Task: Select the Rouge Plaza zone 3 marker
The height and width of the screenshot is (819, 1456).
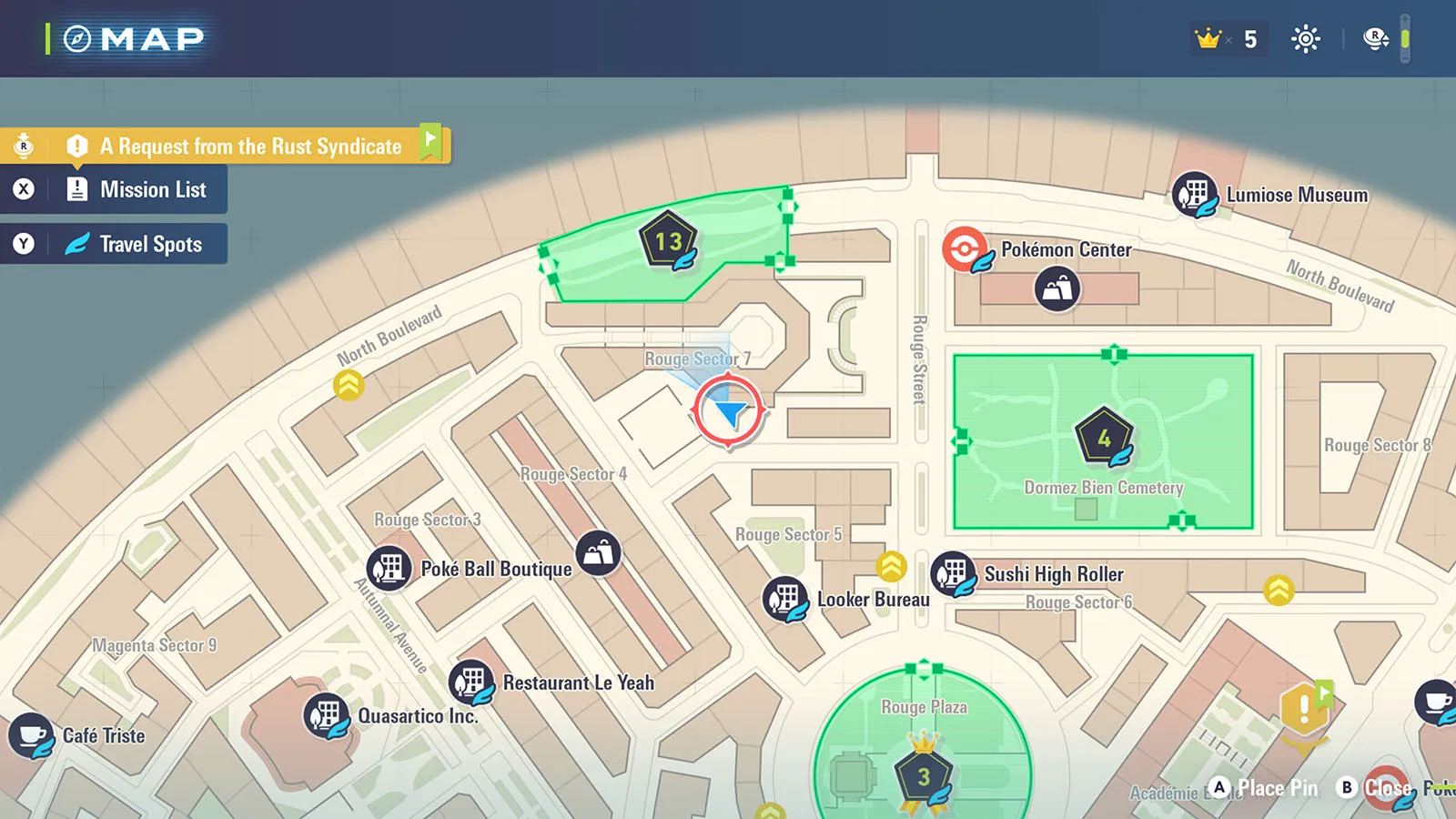Action: click(x=924, y=776)
